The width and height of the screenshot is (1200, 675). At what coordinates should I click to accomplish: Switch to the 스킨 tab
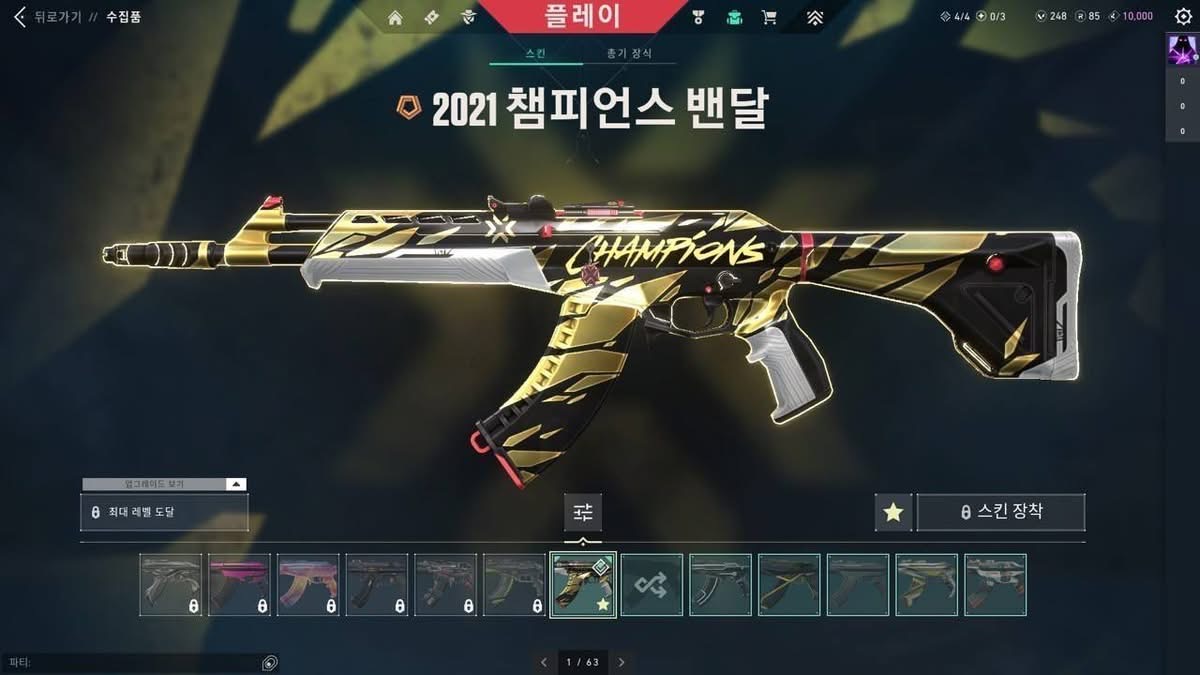point(535,53)
